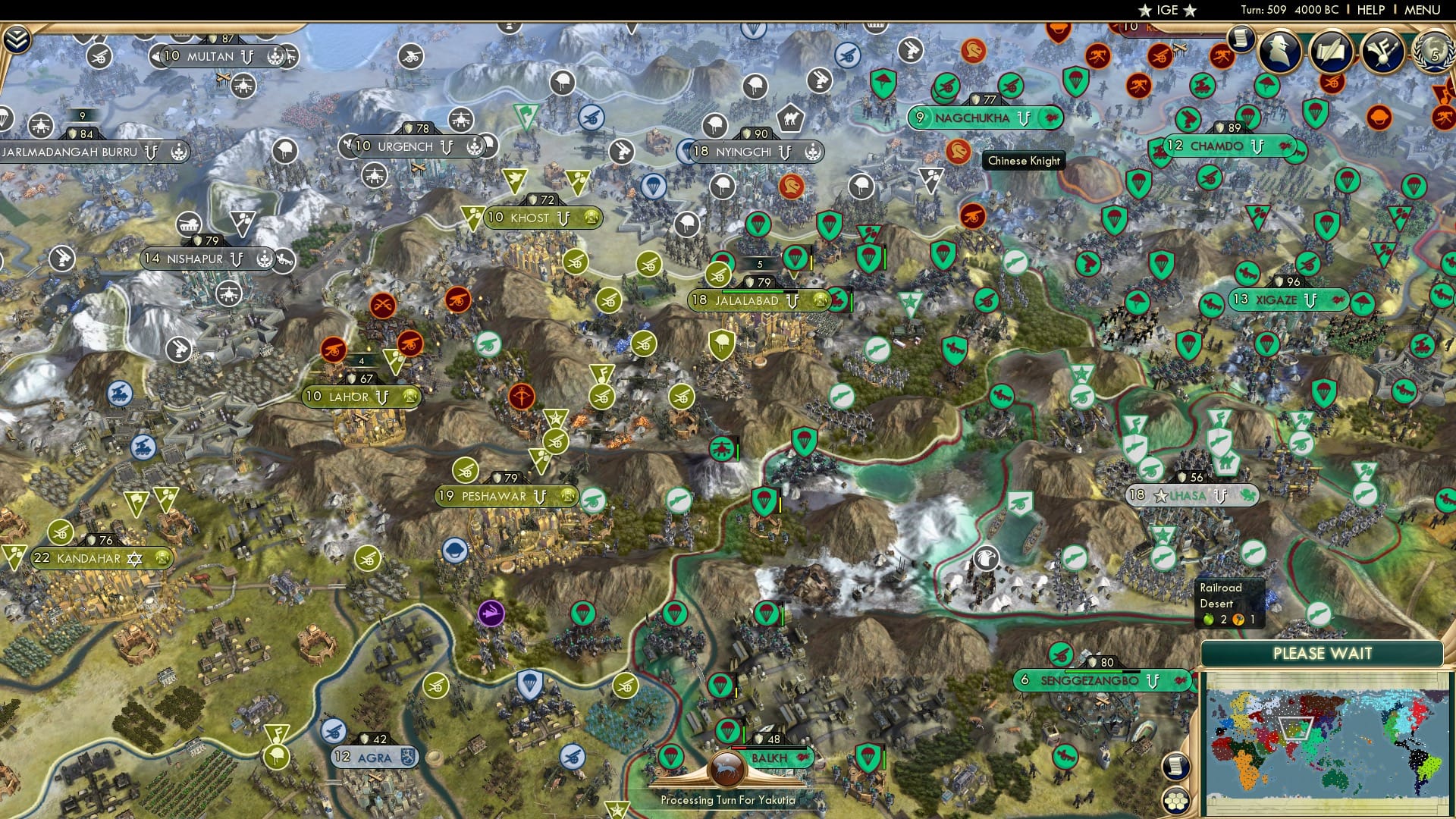
Task: Toggle strategic view with the hexagon button
Action: [x=1177, y=801]
